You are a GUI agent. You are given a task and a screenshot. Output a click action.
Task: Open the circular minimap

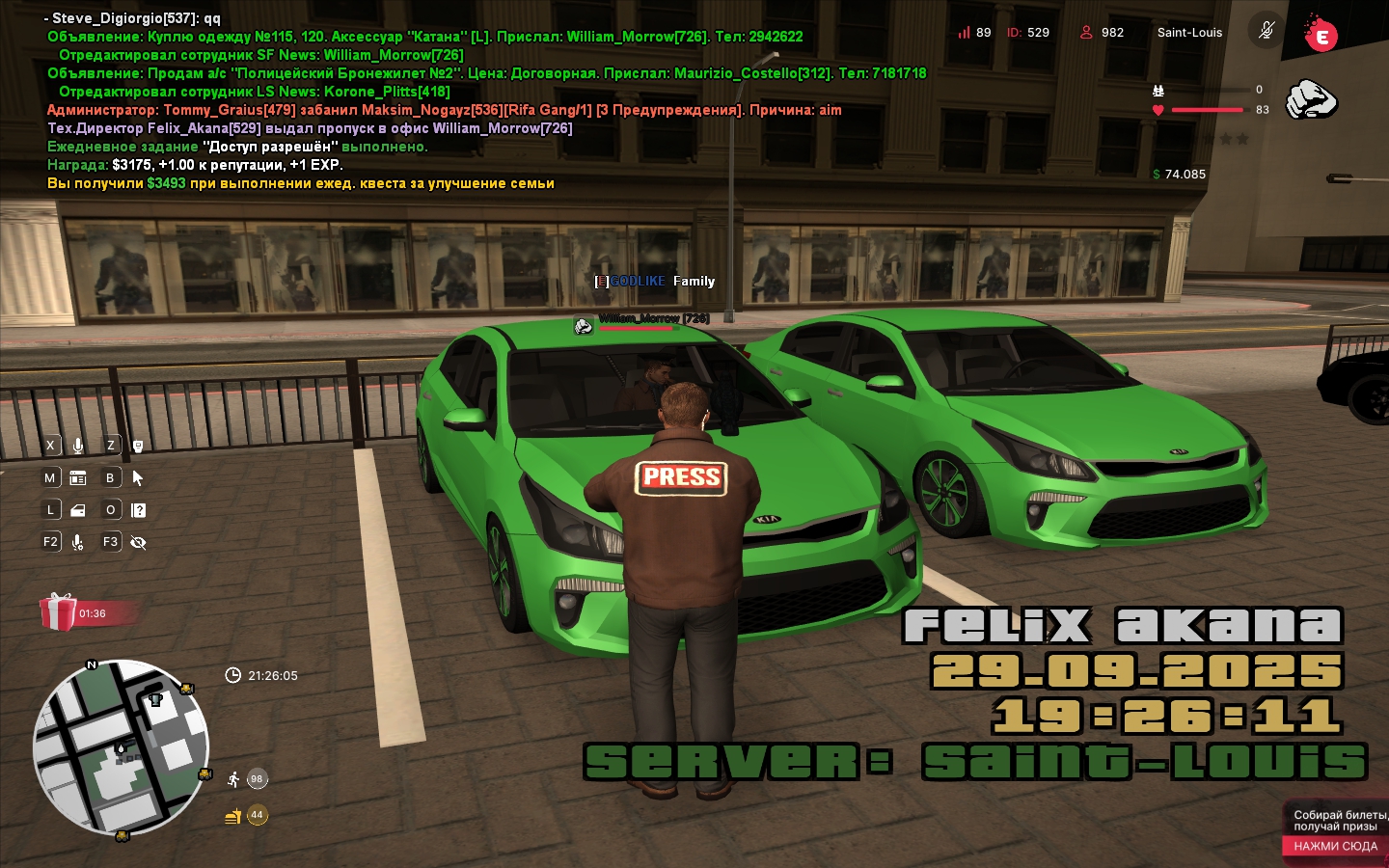(x=121, y=747)
